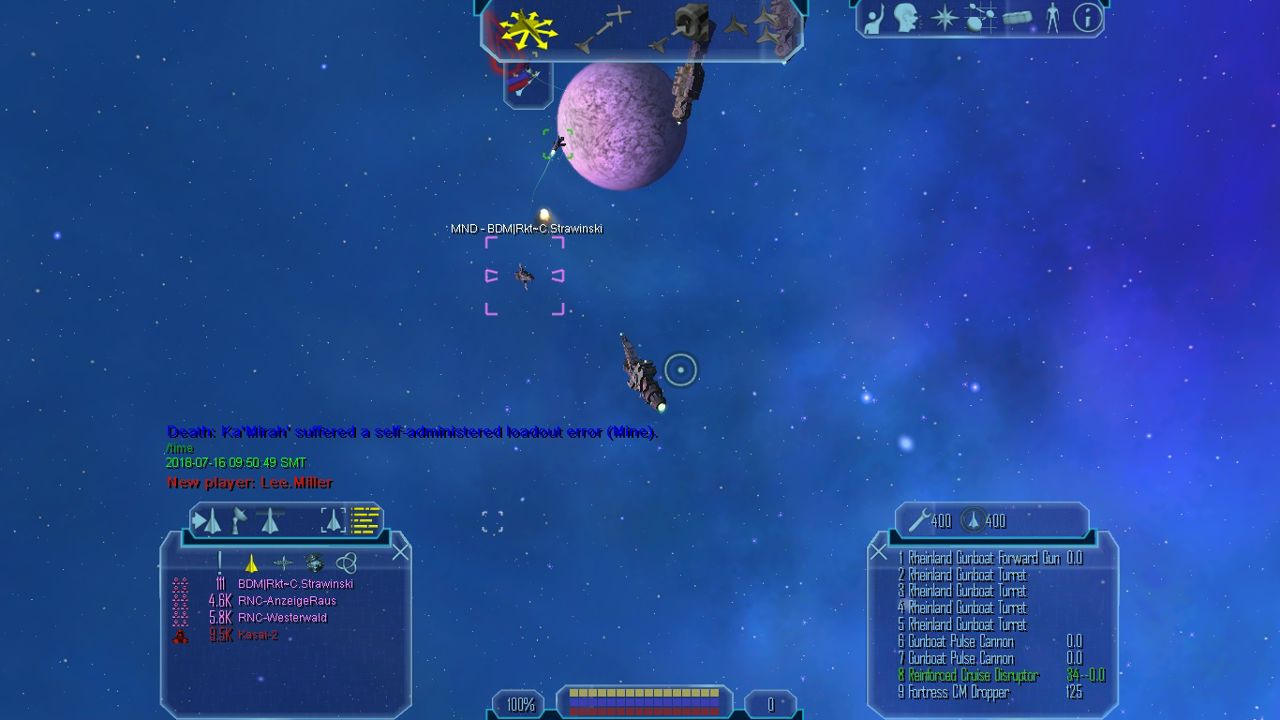Open the information 'i' icon

1086,18
